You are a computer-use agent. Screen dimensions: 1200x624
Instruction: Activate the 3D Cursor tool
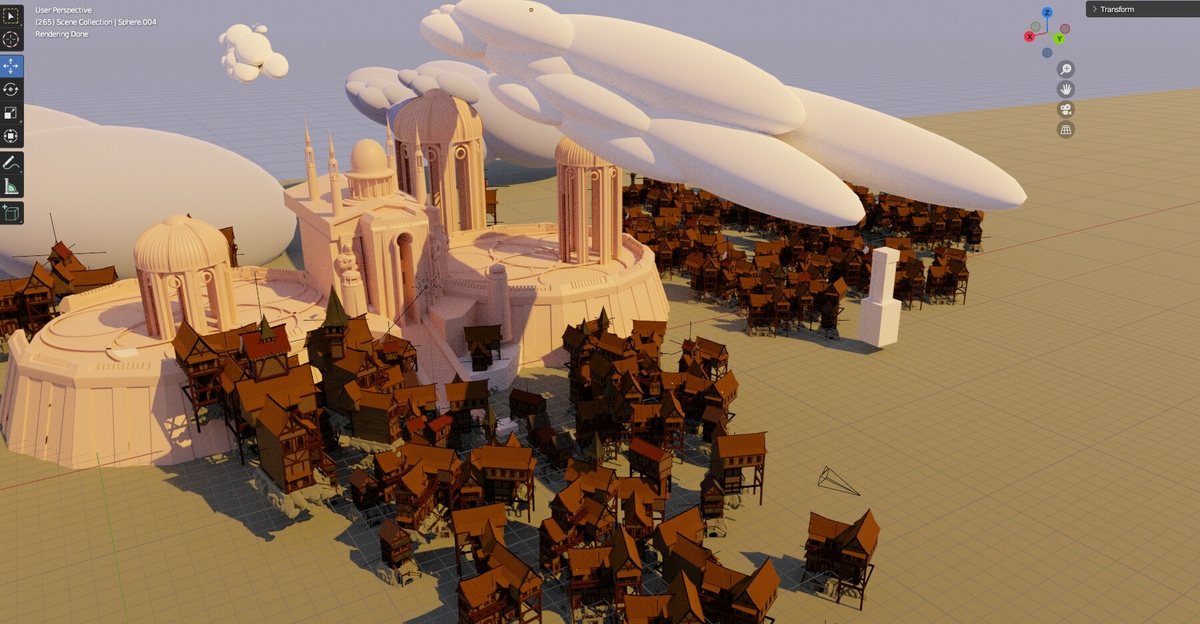click(11, 40)
